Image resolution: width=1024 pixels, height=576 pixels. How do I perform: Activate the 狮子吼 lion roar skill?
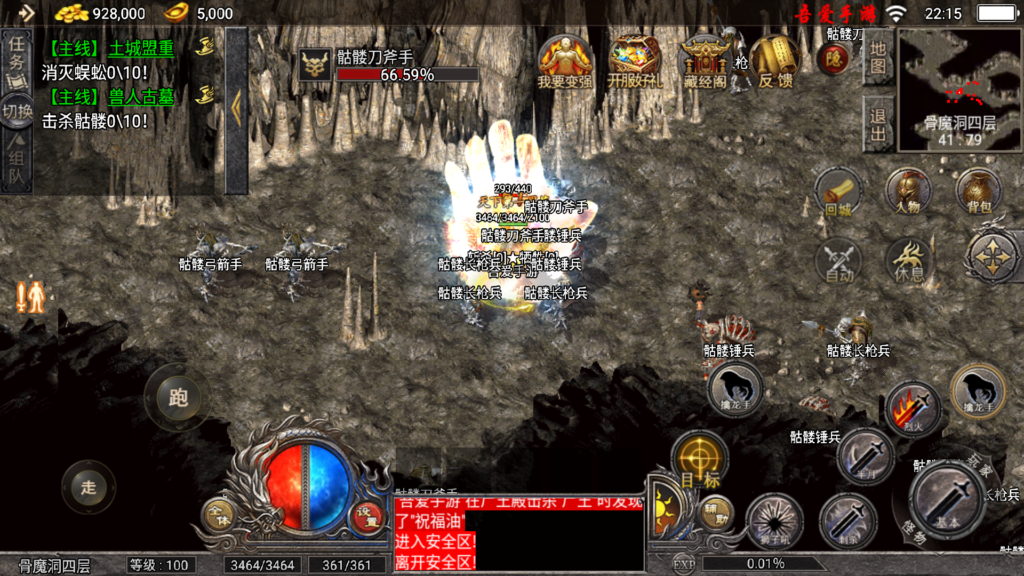(x=774, y=521)
